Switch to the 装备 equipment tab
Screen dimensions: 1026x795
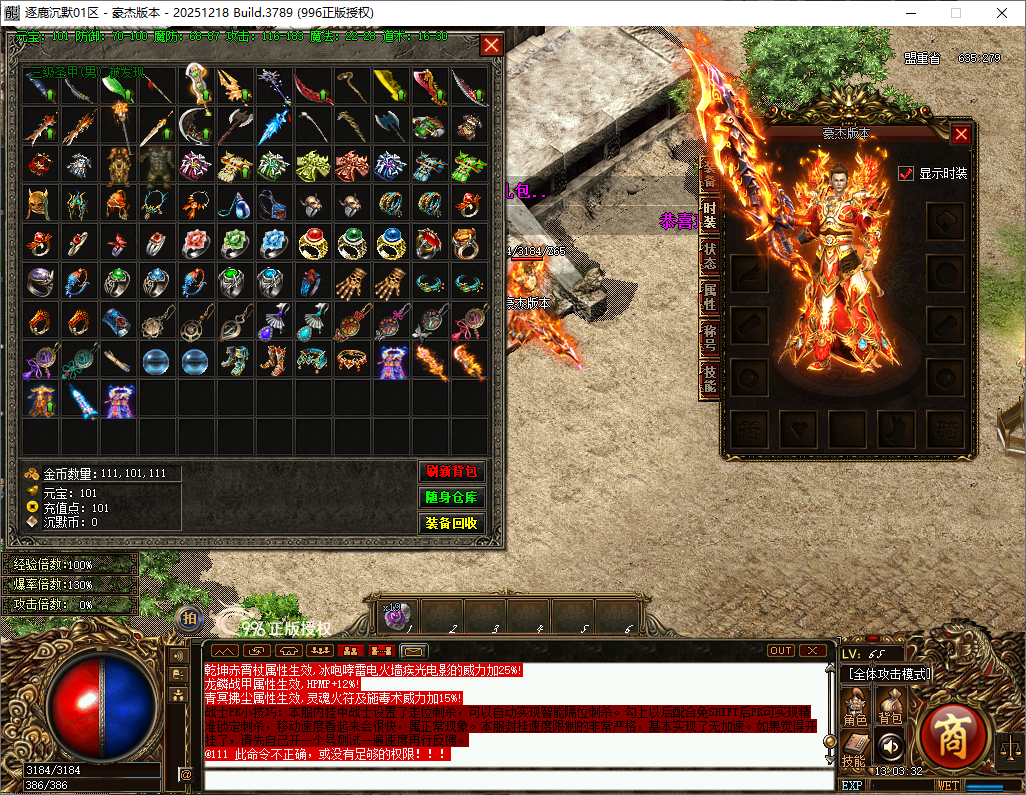pyautogui.click(x=709, y=174)
